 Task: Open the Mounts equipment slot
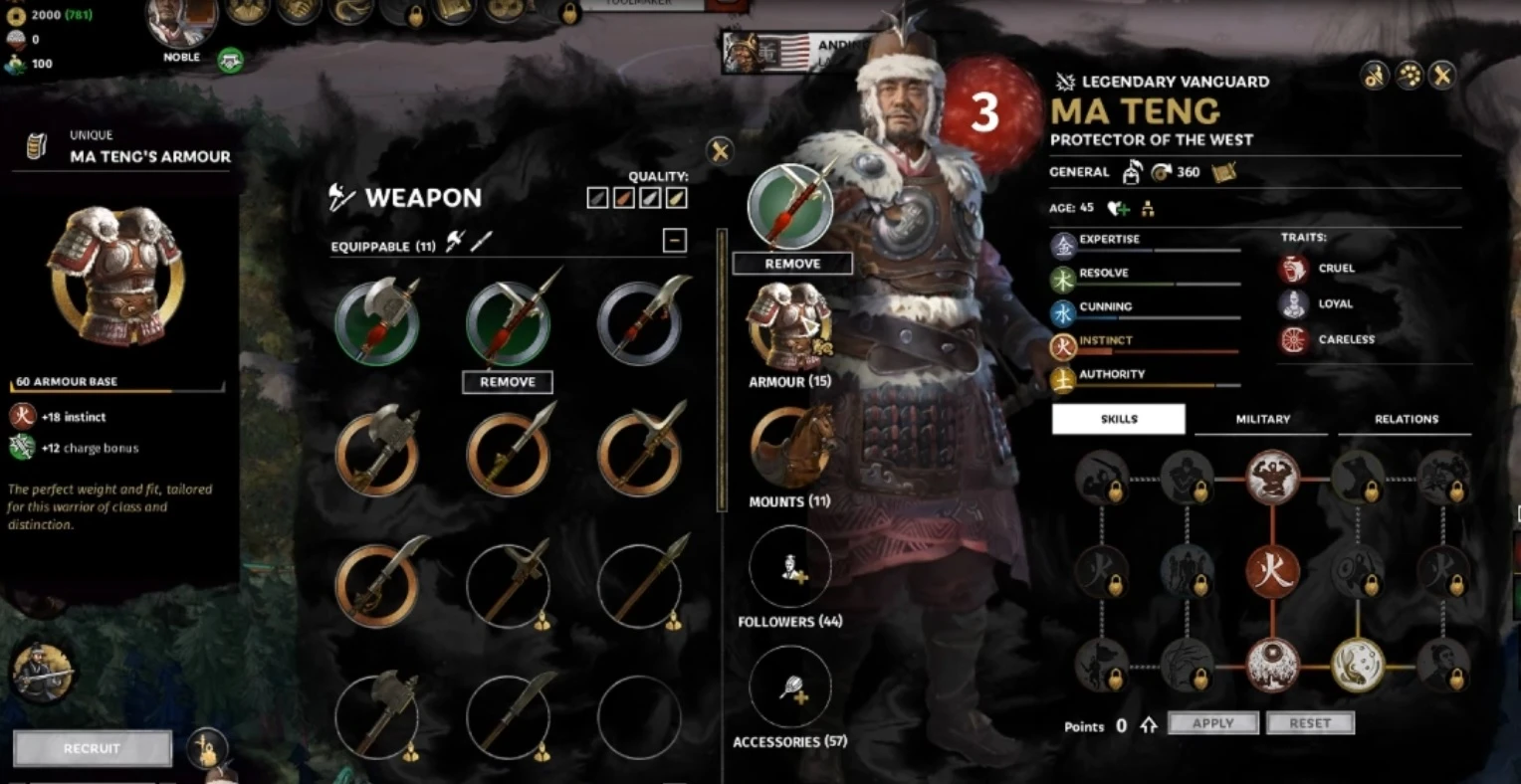[790, 448]
